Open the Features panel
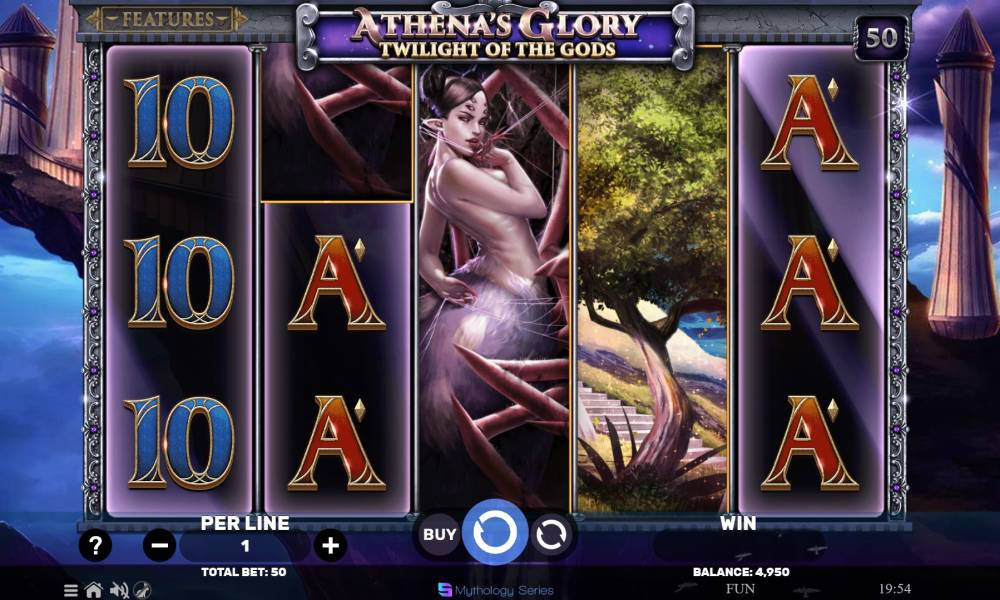 pos(167,19)
